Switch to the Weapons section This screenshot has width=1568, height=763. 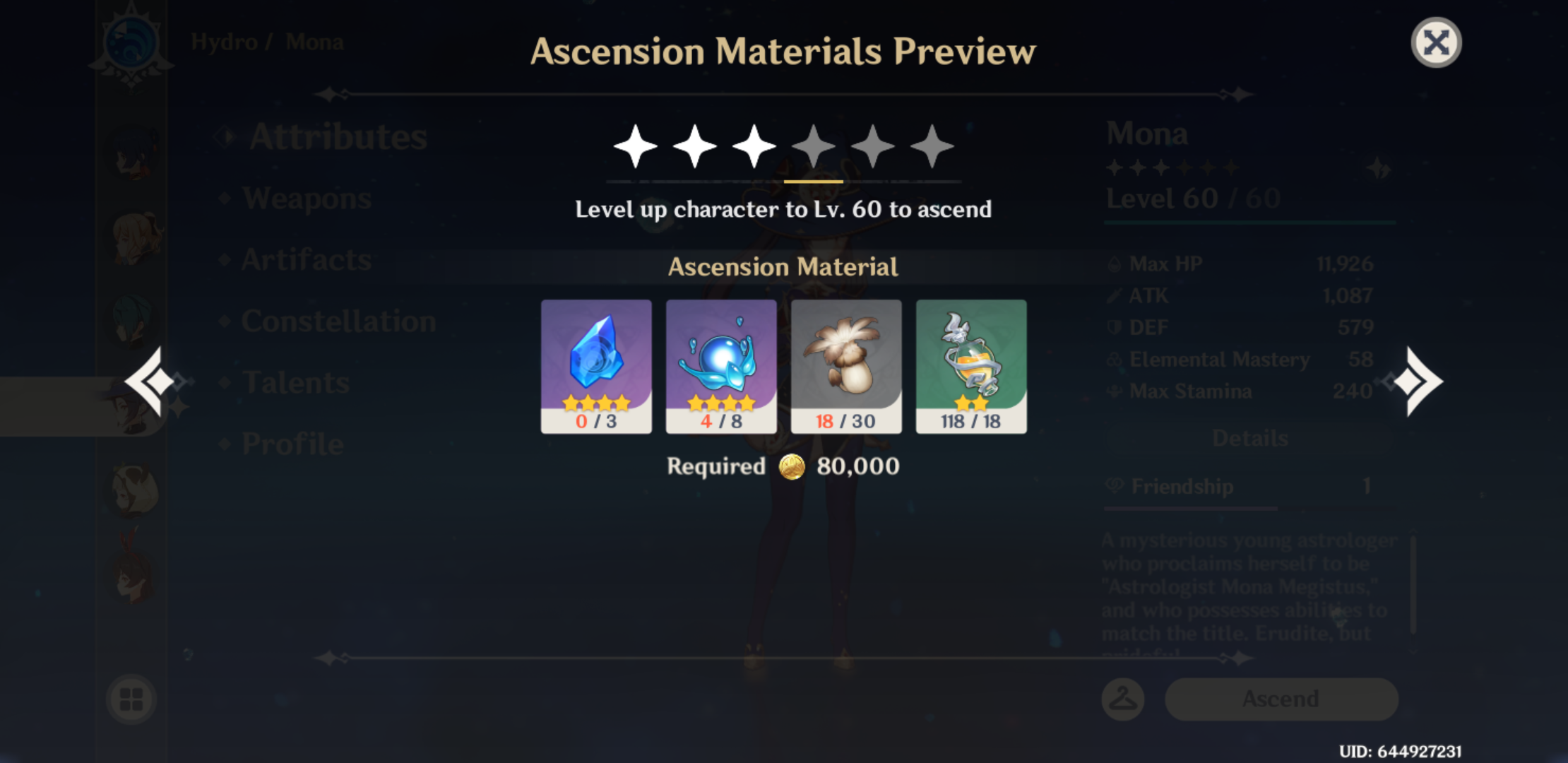click(304, 199)
